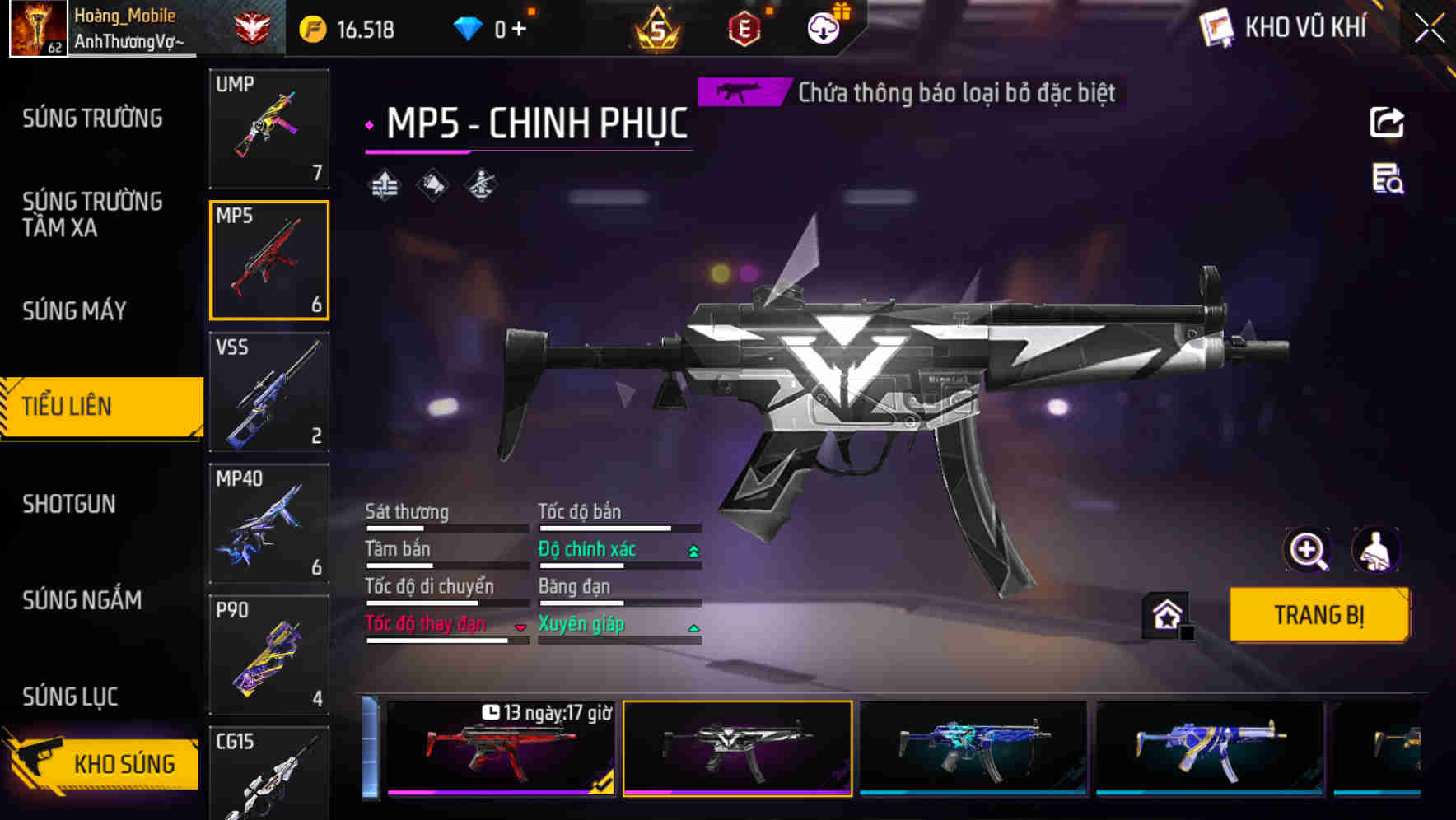The image size is (1456, 820).
Task: Select the MP40 weapon tile
Action: [x=269, y=524]
